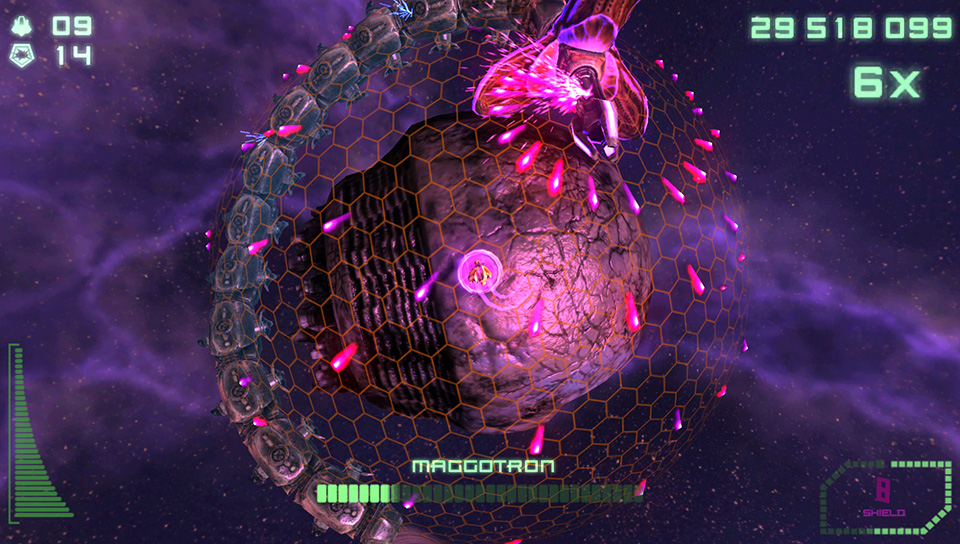
Task: Select the bomb stock icon
Action: click(x=23, y=56)
